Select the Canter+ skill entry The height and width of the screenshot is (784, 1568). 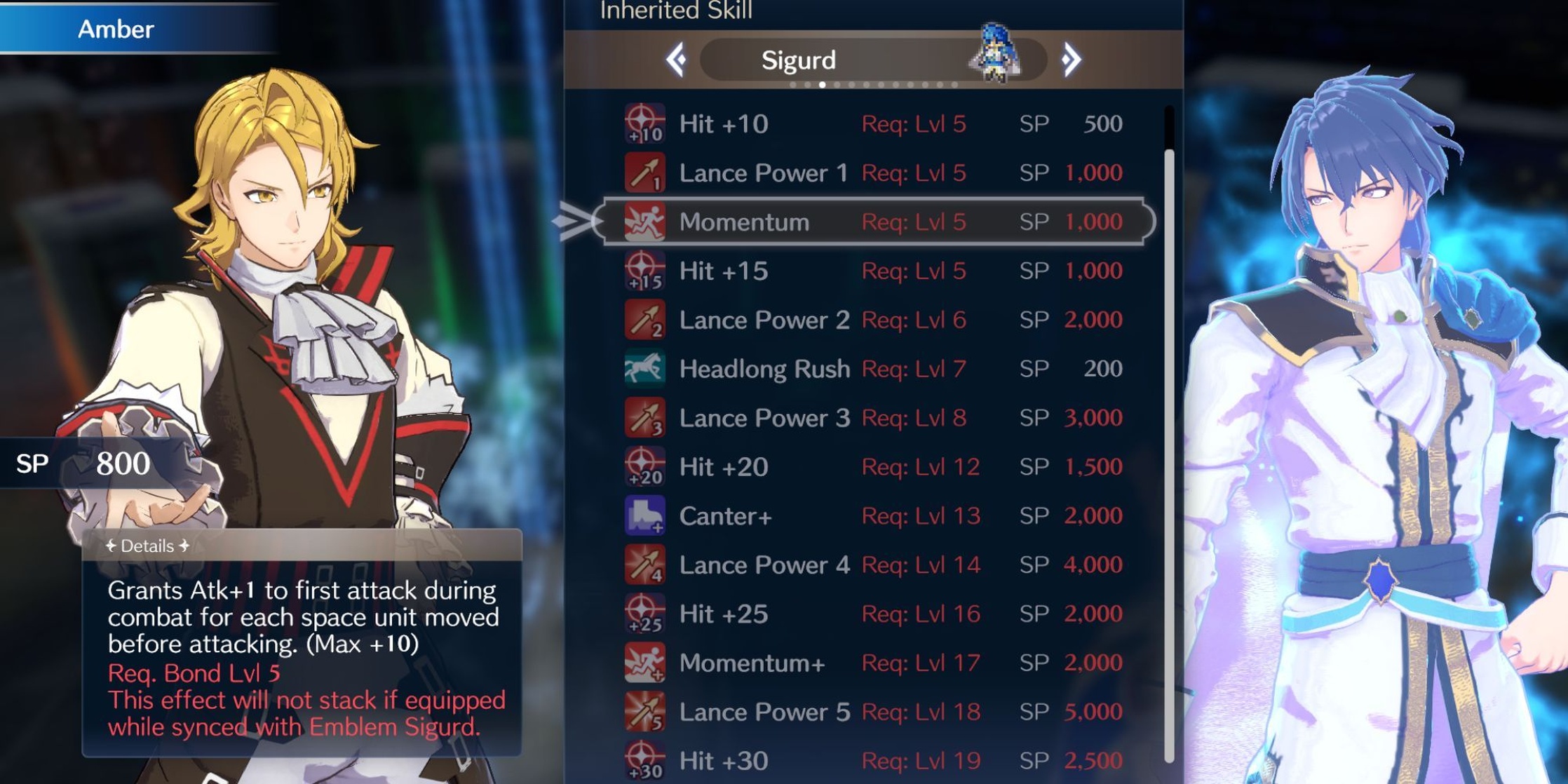pos(873,516)
